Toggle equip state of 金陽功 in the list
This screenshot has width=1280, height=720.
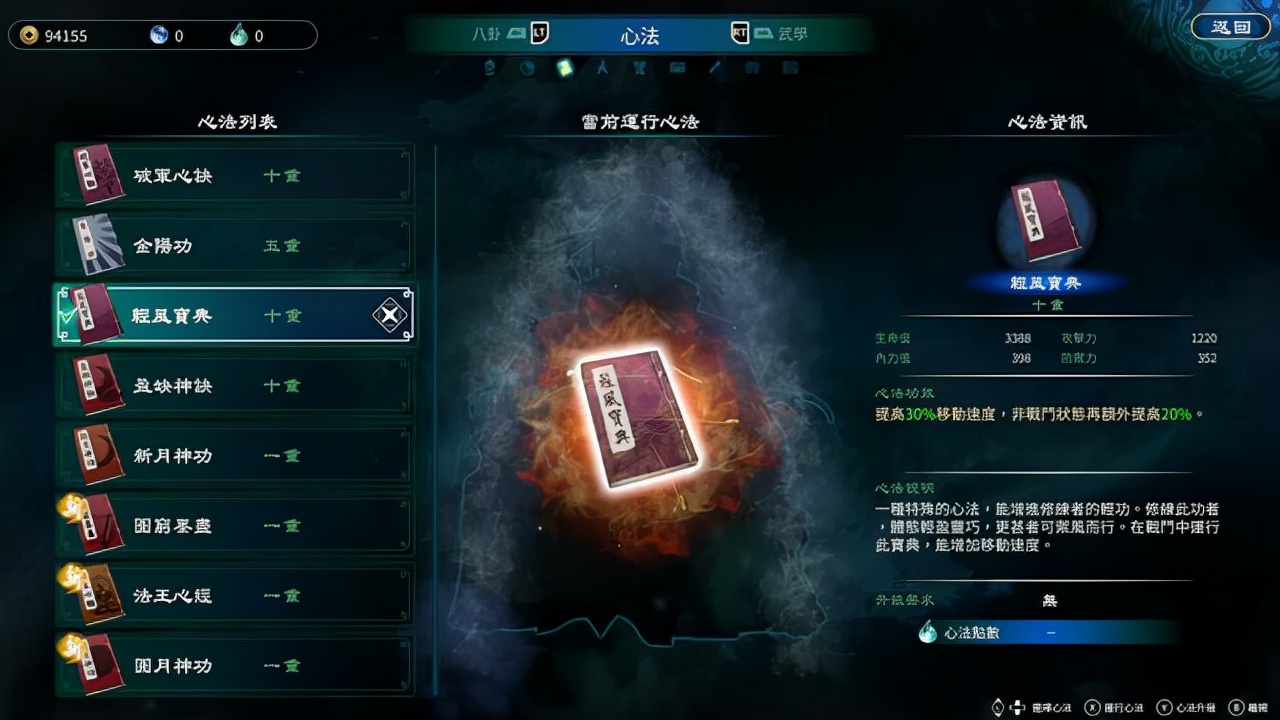[235, 244]
